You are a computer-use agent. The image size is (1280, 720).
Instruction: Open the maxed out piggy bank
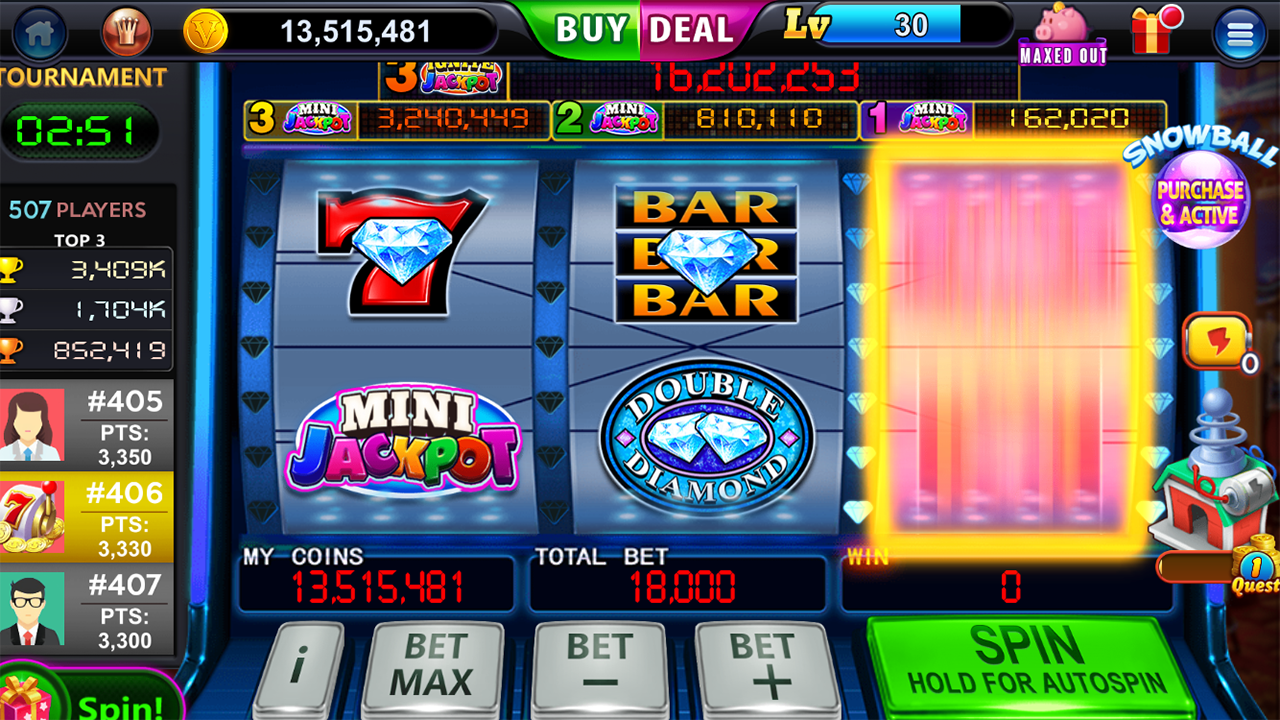[1061, 30]
